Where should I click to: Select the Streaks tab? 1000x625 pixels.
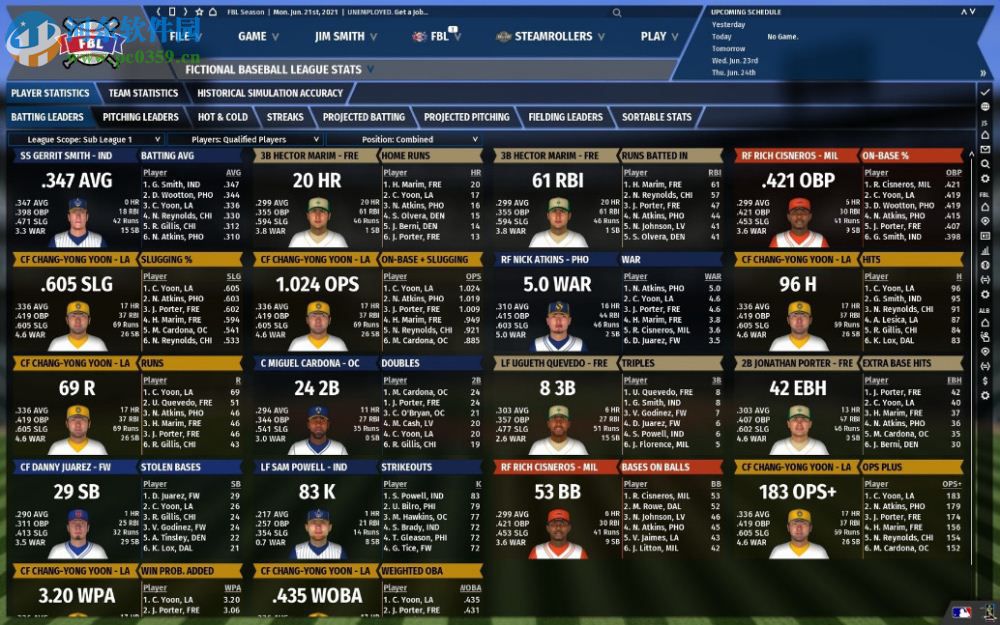click(285, 117)
